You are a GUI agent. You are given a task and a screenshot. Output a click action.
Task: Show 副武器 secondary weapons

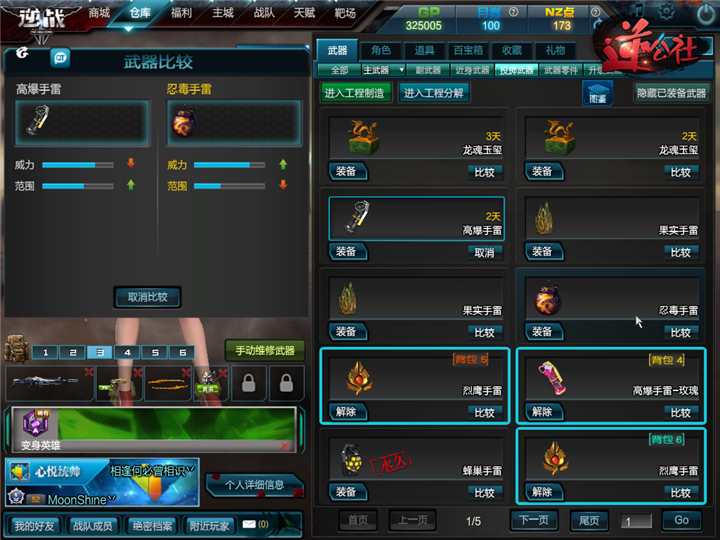(428, 70)
